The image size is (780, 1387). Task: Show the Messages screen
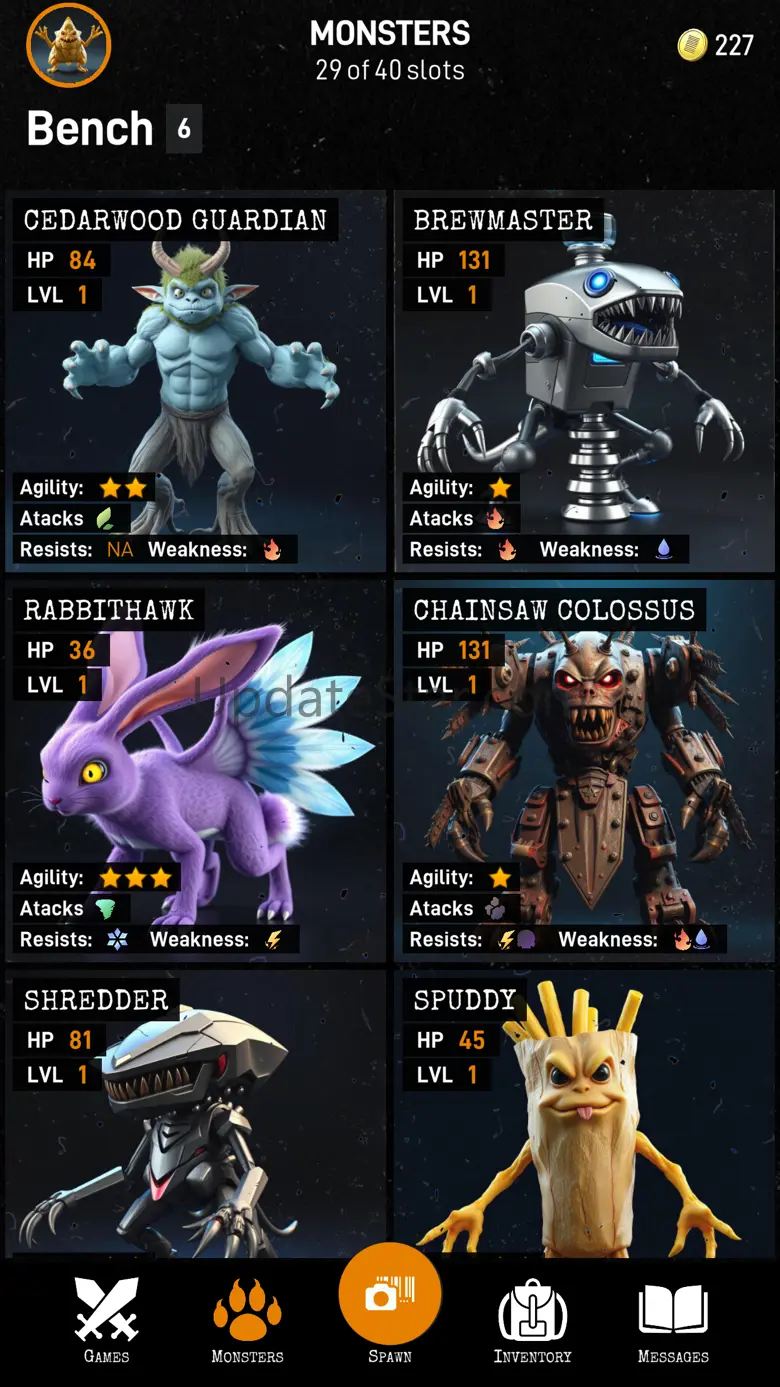coord(673,1320)
